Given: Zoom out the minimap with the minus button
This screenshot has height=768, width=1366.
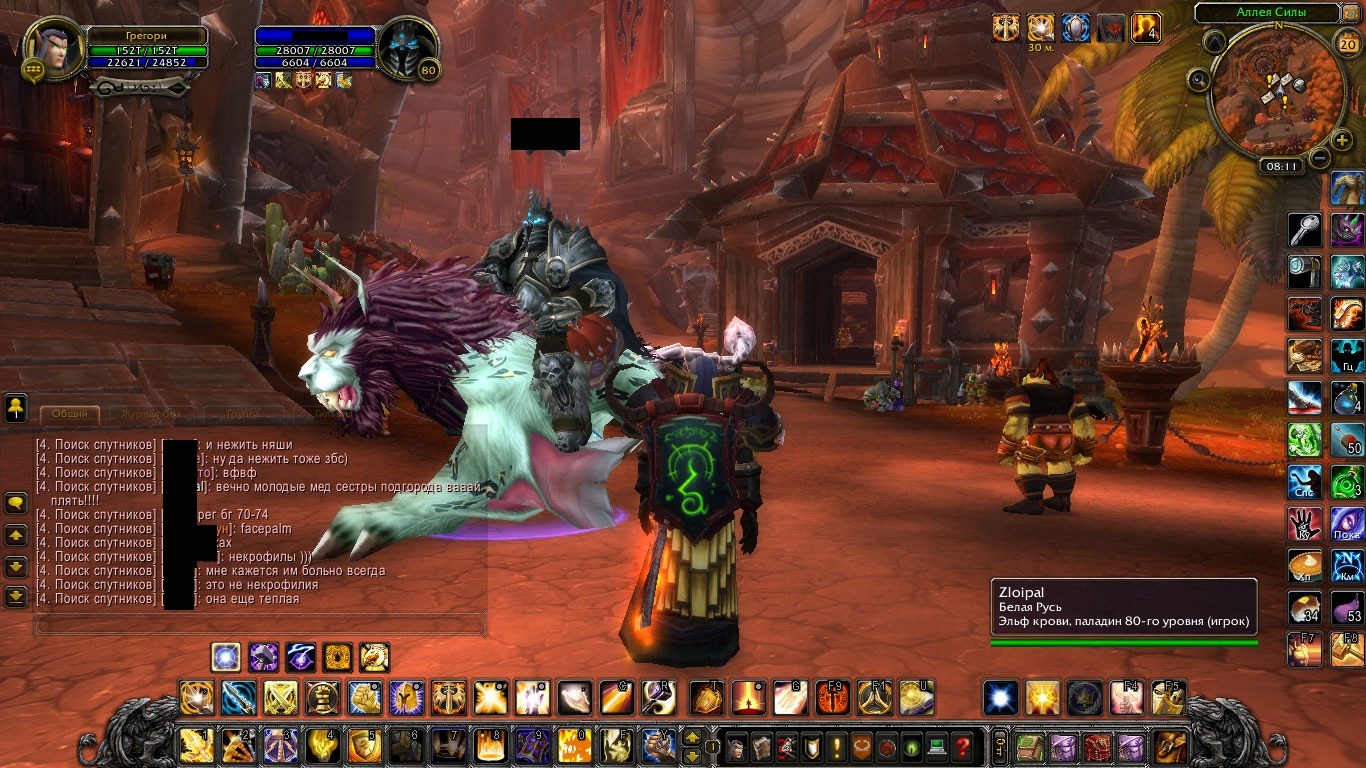Looking at the screenshot, I should pyautogui.click(x=1320, y=157).
